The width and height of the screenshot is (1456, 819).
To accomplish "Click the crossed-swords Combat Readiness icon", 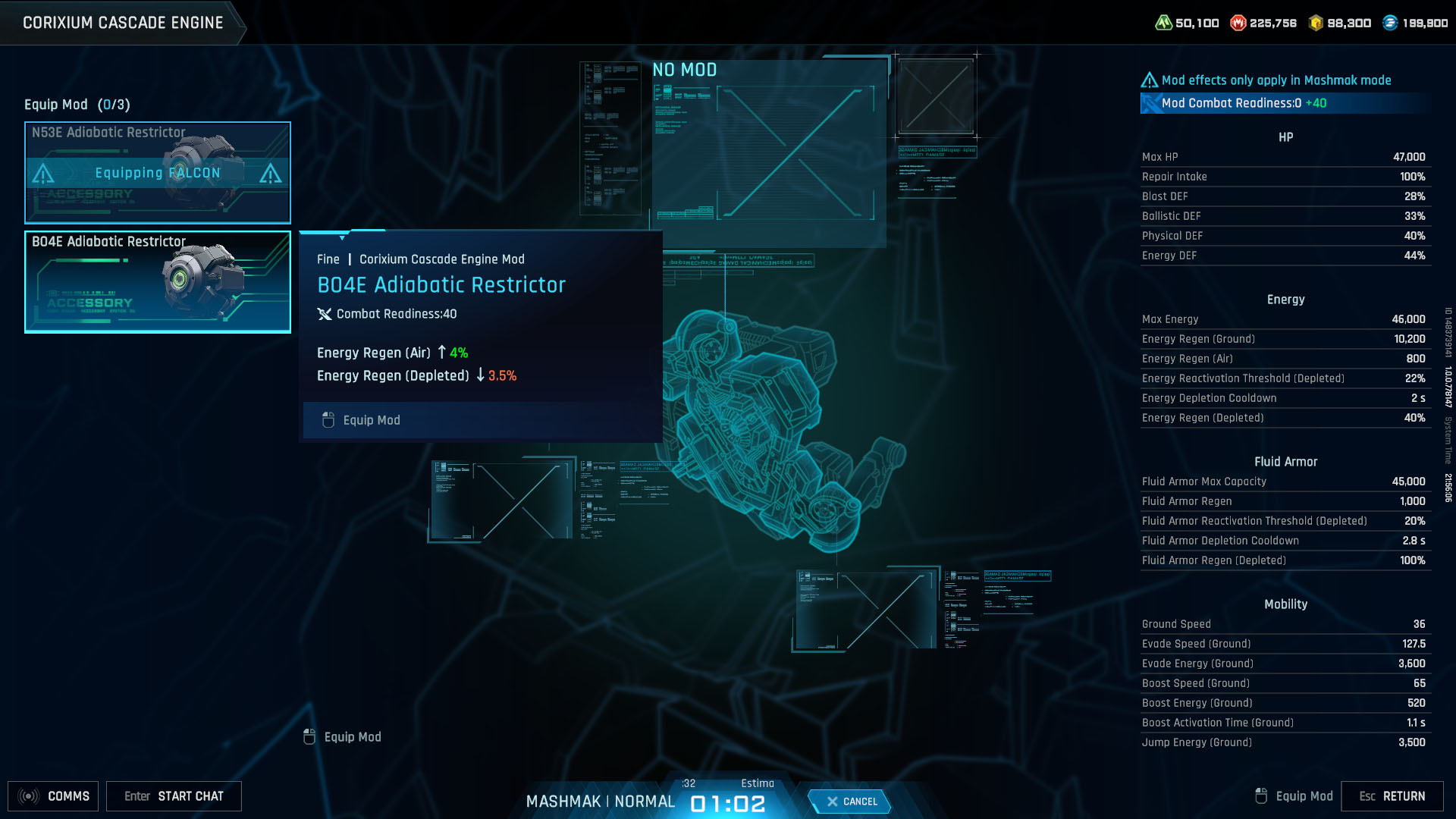I will [x=325, y=313].
